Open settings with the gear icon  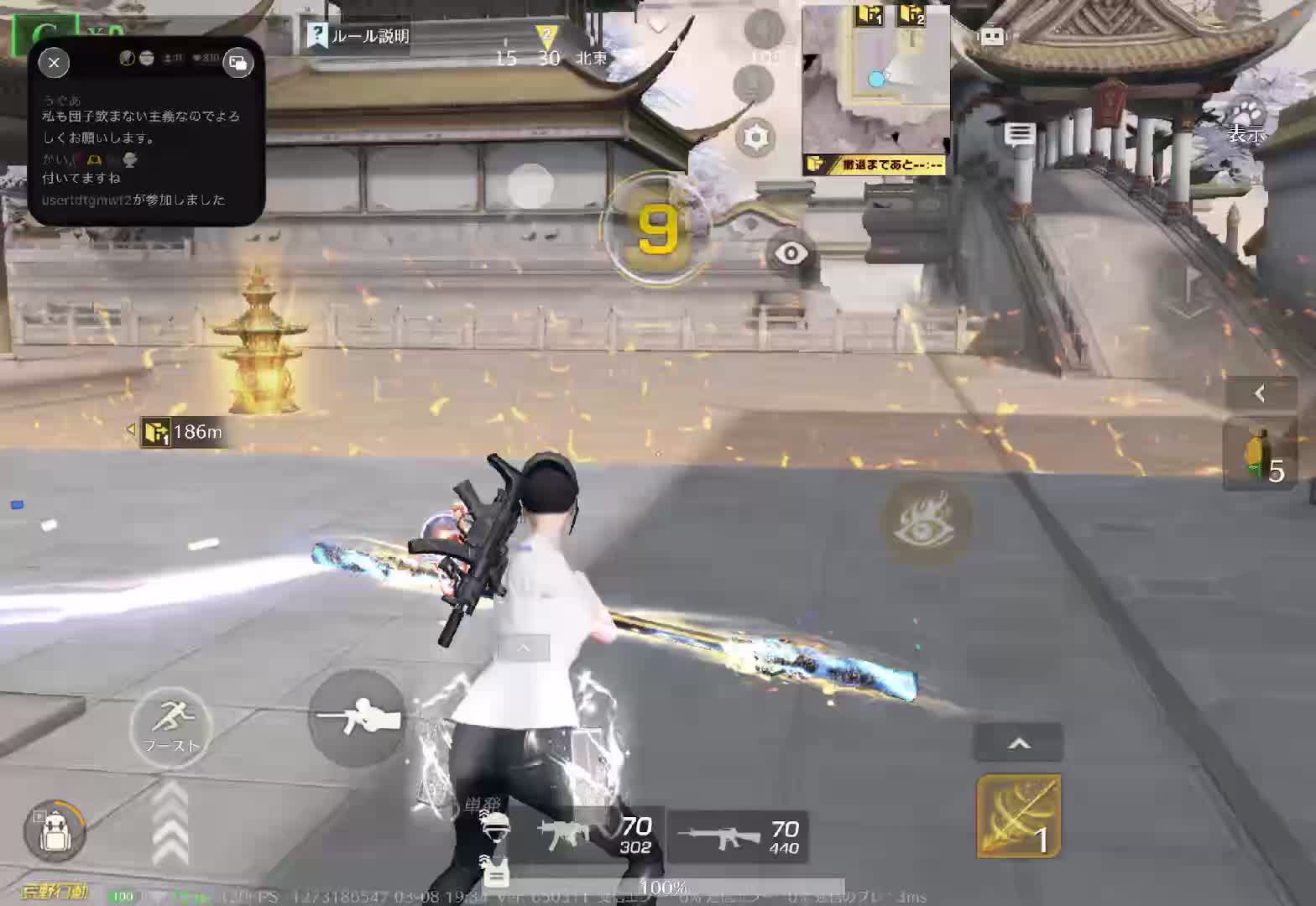755,137
